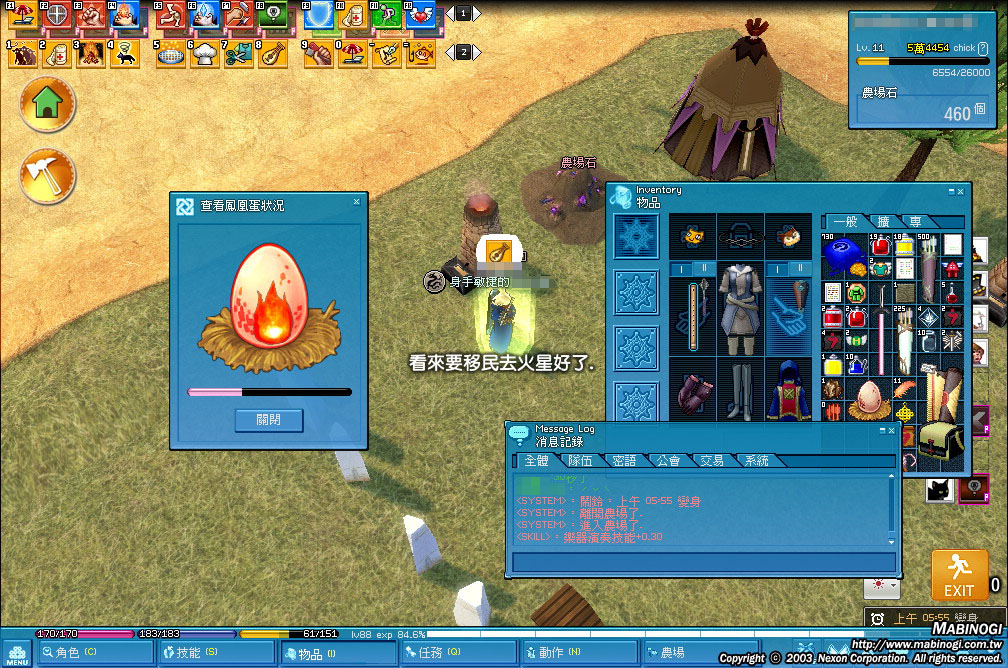Open the 技能 skills menu
Viewport: 1008px width, 668px height.
pos(212,653)
